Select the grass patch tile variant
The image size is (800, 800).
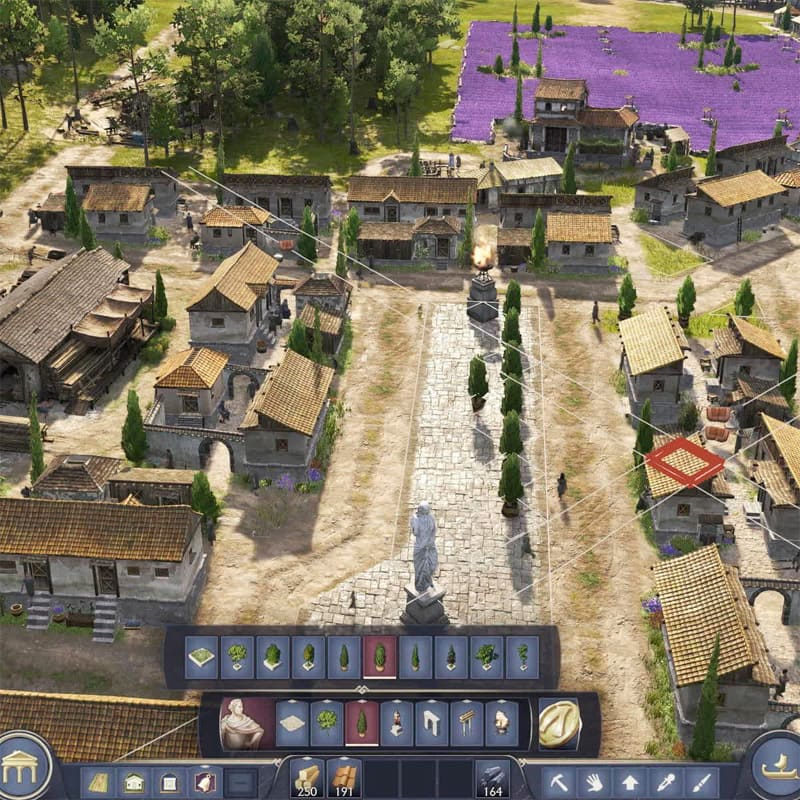[x=202, y=657]
